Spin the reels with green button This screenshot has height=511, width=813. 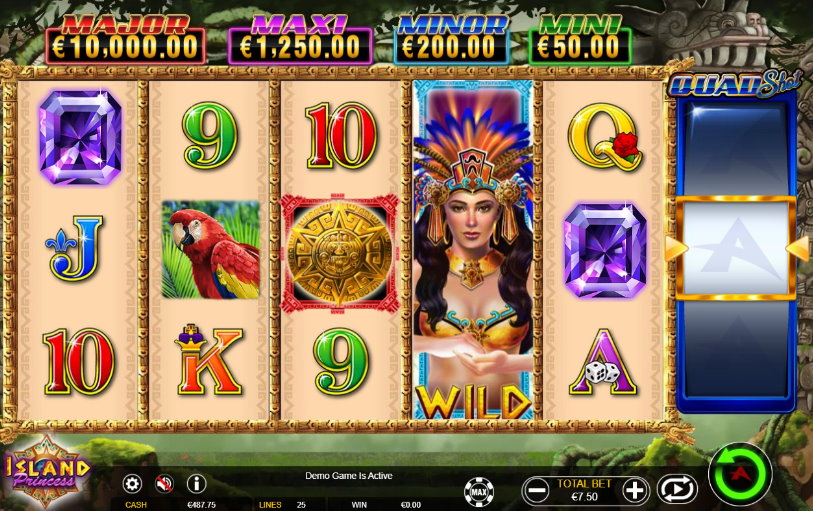click(x=740, y=473)
